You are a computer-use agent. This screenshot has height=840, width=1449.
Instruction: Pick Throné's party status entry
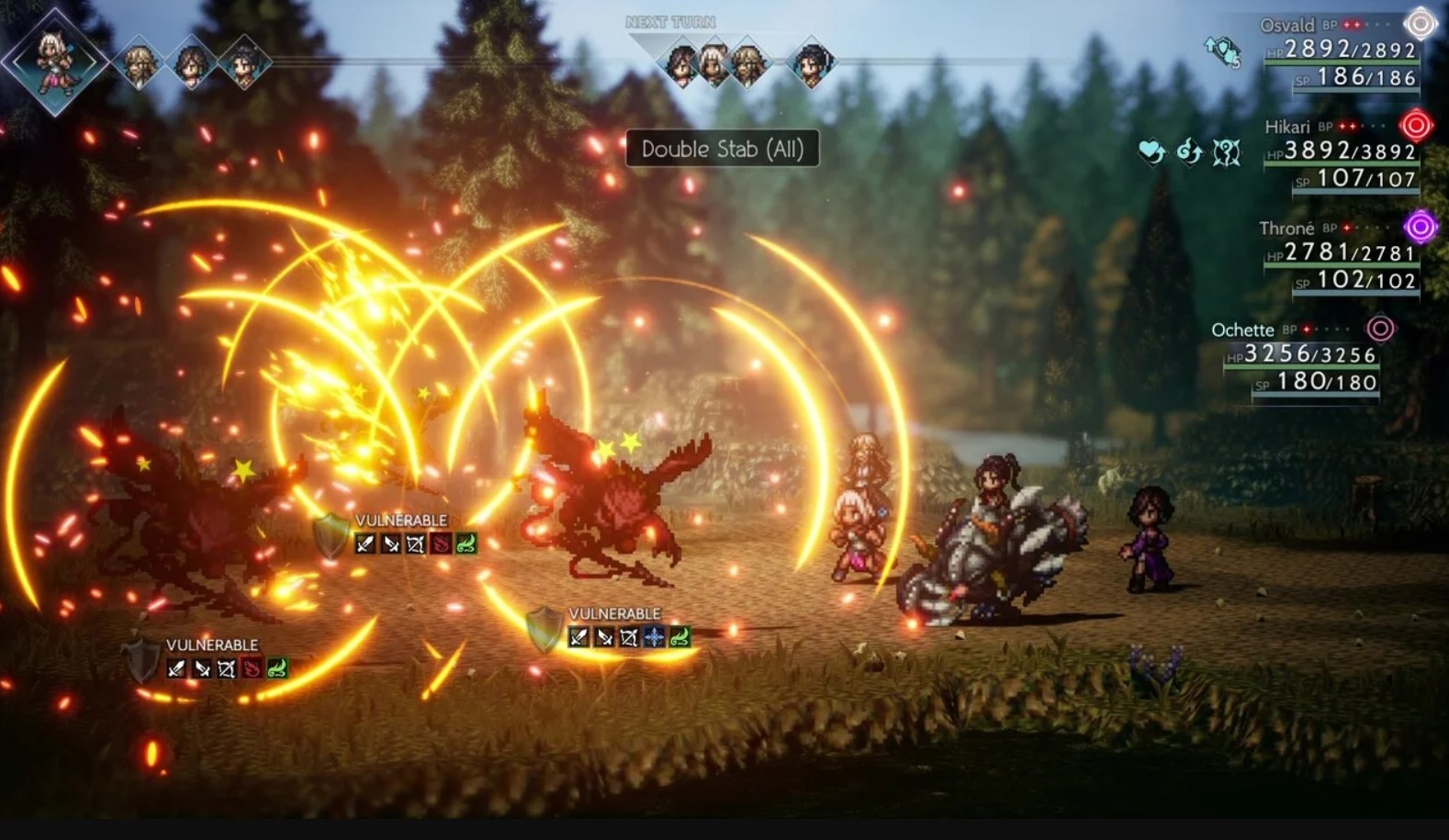pos(1341,254)
